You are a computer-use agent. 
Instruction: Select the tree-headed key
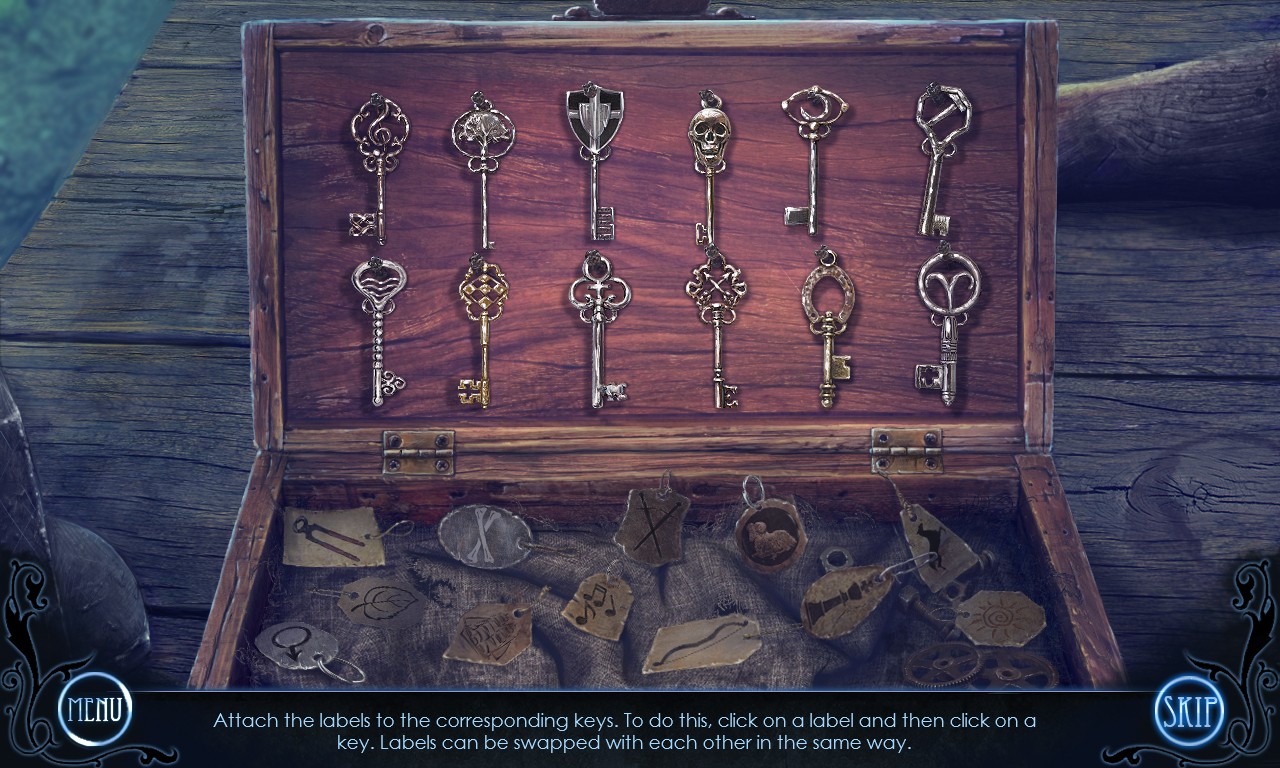point(483,165)
